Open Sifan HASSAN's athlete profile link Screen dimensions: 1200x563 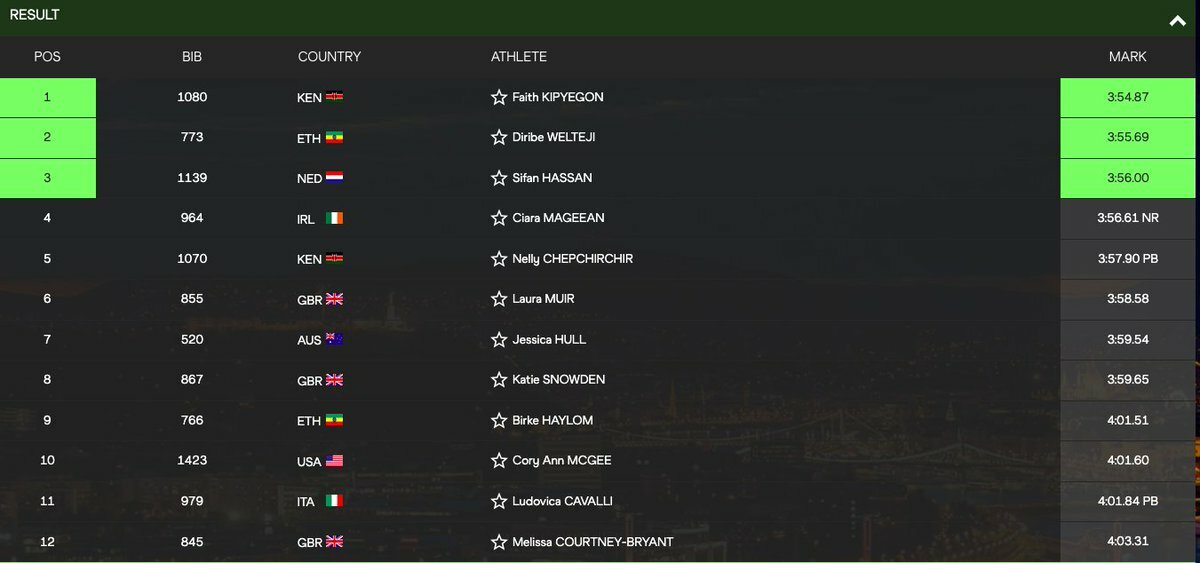click(x=552, y=178)
